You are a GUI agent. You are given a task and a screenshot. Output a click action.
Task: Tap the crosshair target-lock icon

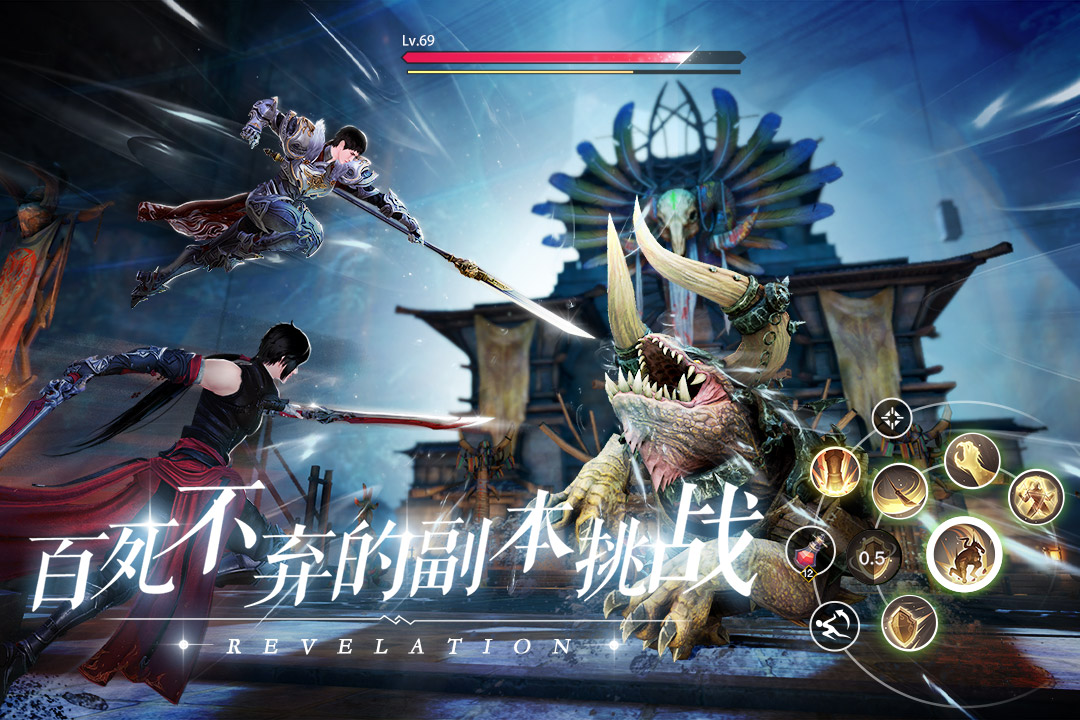point(891,417)
